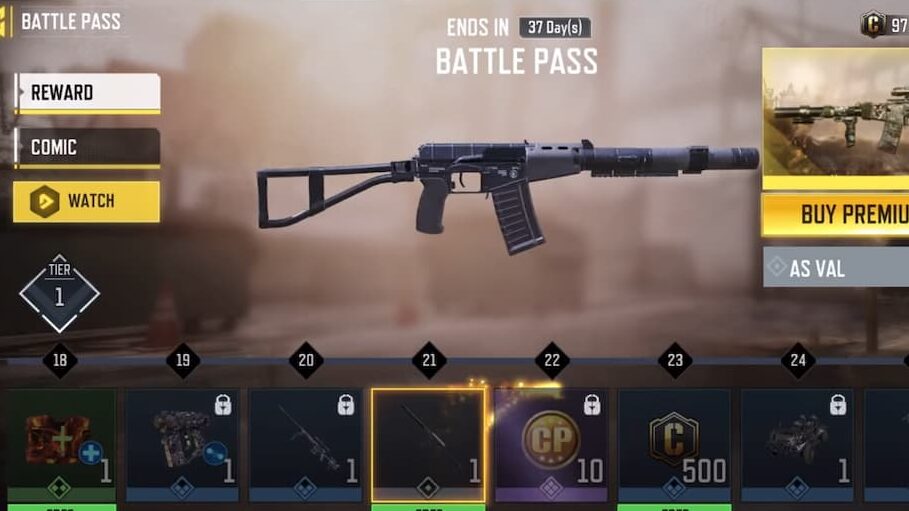
Task: Open the Reward tab
Action: pos(87,93)
